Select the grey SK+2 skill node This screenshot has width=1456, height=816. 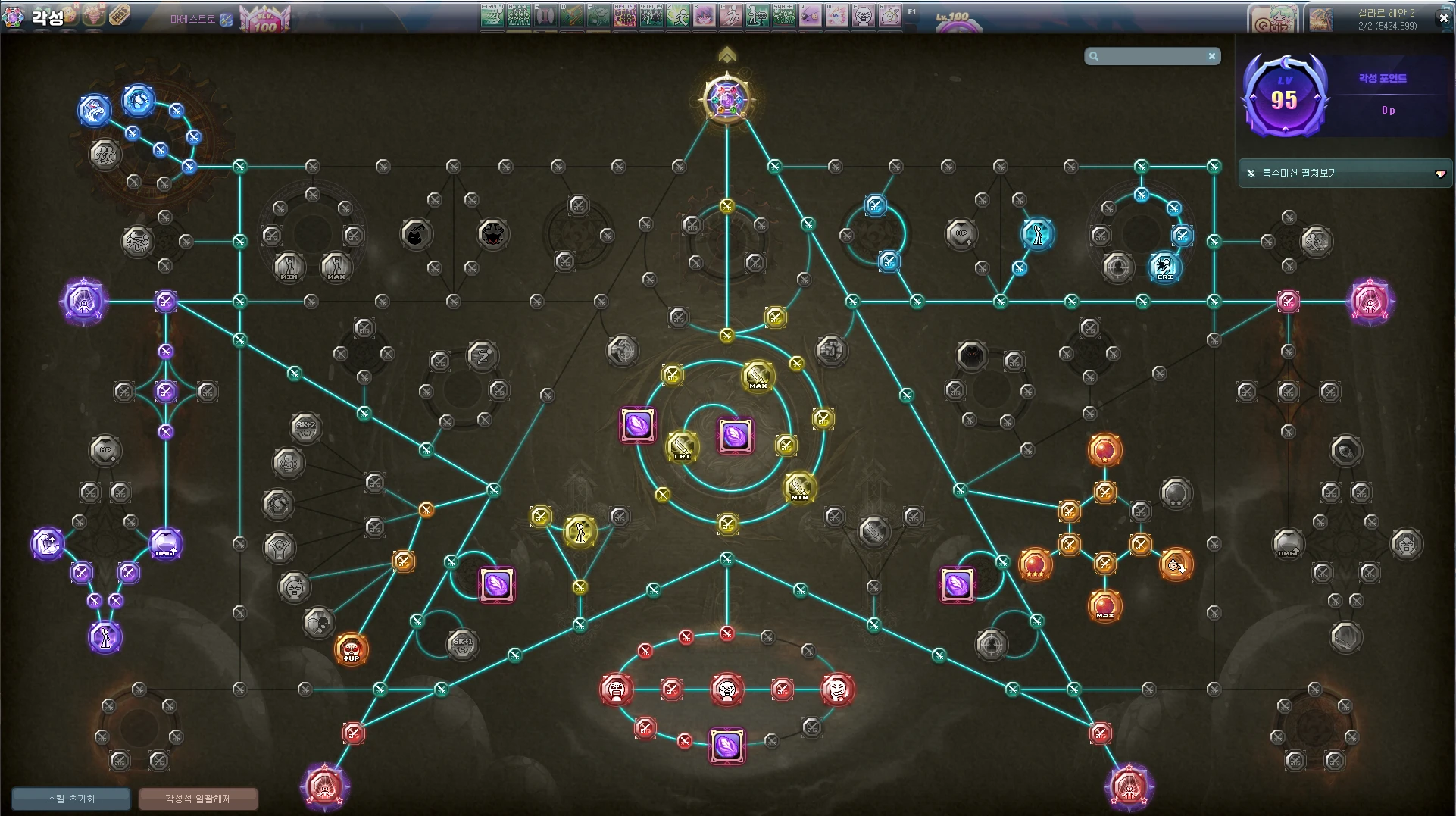306,427
